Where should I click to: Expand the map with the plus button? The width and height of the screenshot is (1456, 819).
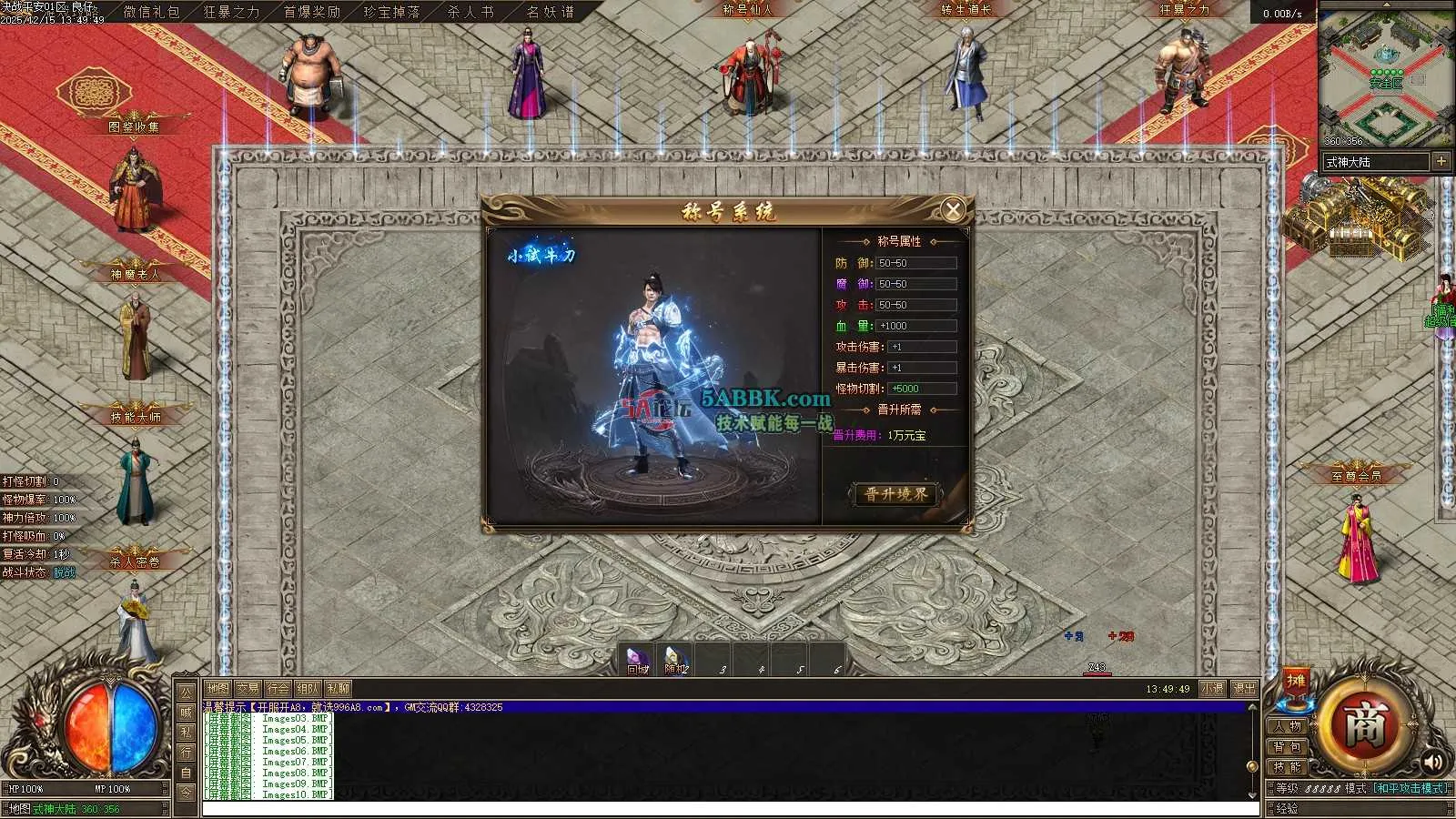1441,161
